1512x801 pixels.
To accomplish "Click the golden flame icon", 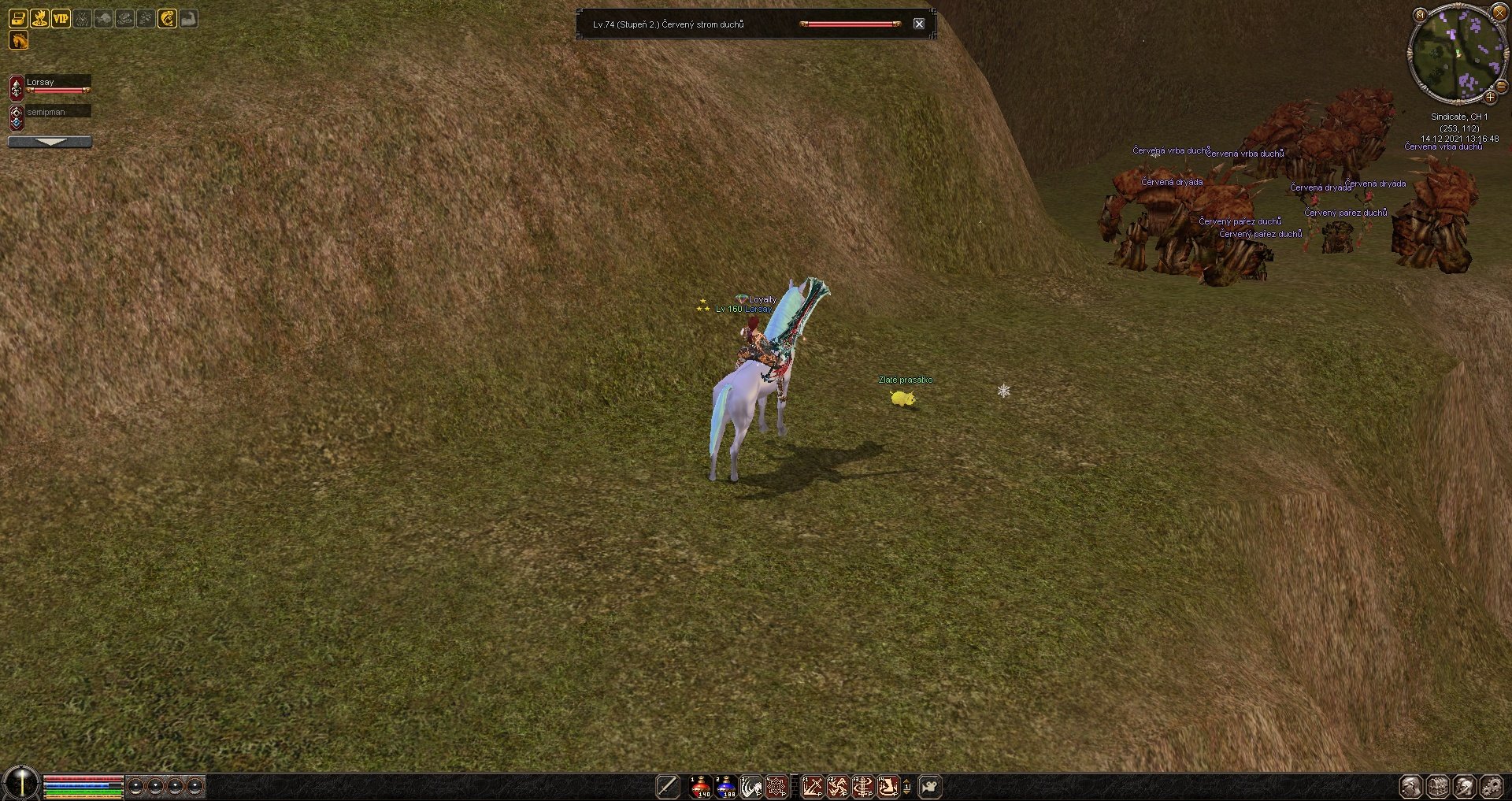I will click(x=39, y=18).
